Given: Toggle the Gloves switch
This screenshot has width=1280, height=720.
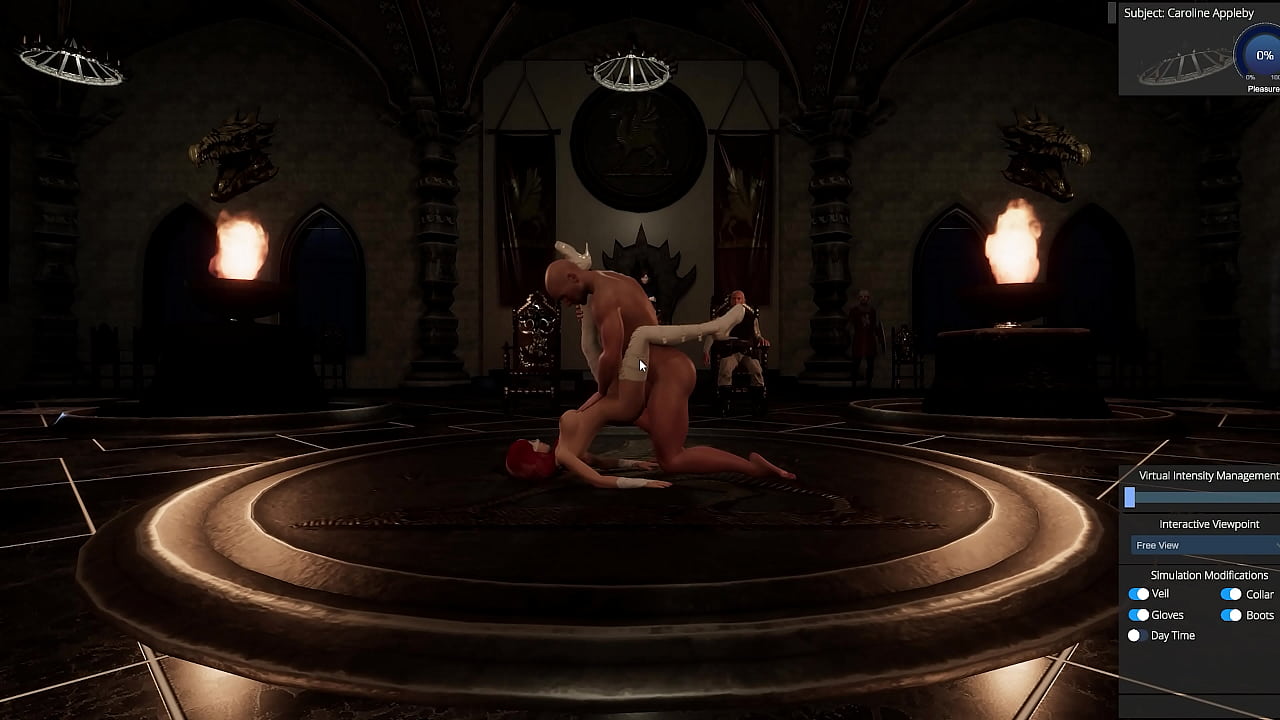Looking at the screenshot, I should click(1138, 615).
